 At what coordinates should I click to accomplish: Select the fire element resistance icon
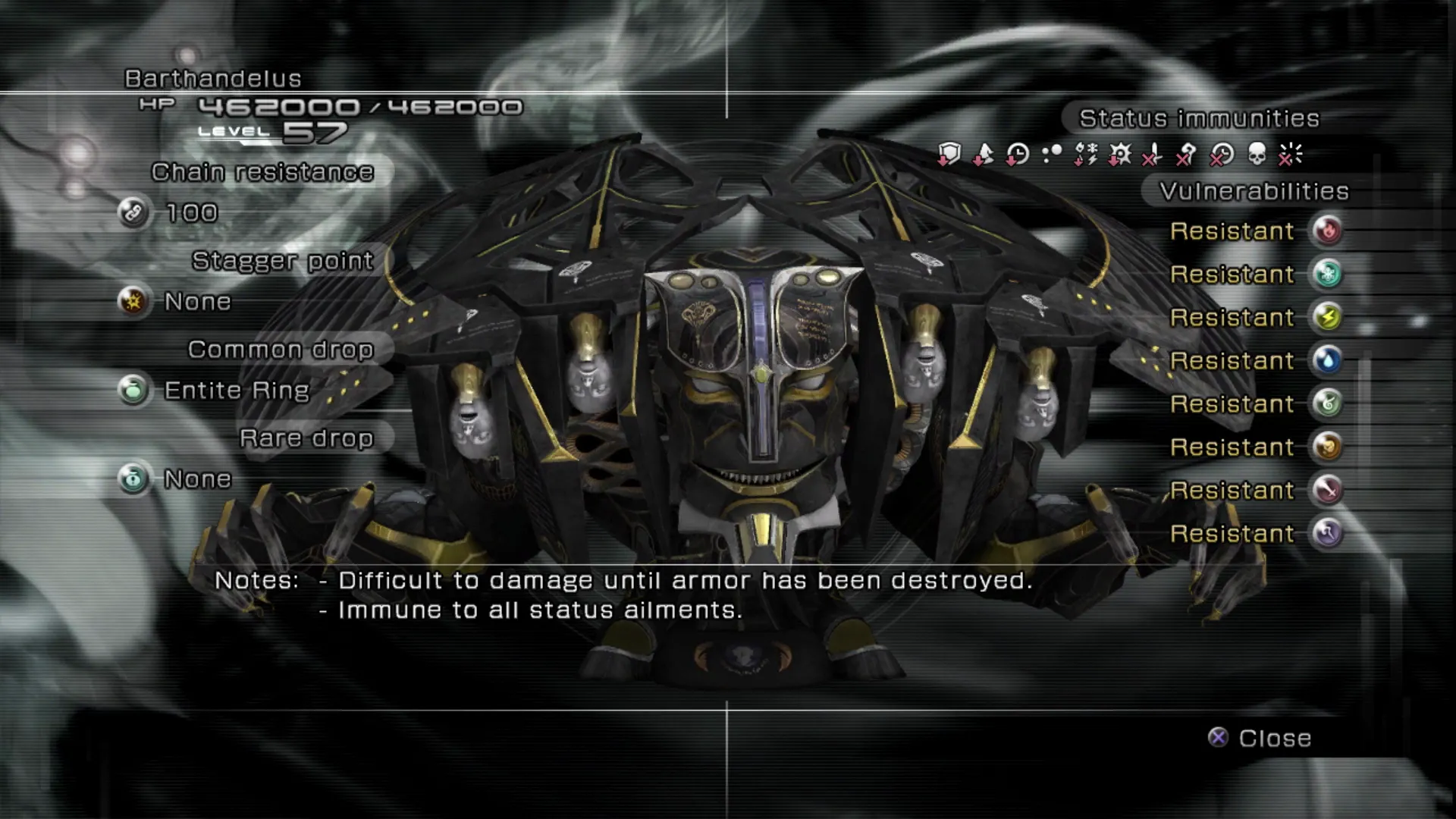(x=1327, y=231)
